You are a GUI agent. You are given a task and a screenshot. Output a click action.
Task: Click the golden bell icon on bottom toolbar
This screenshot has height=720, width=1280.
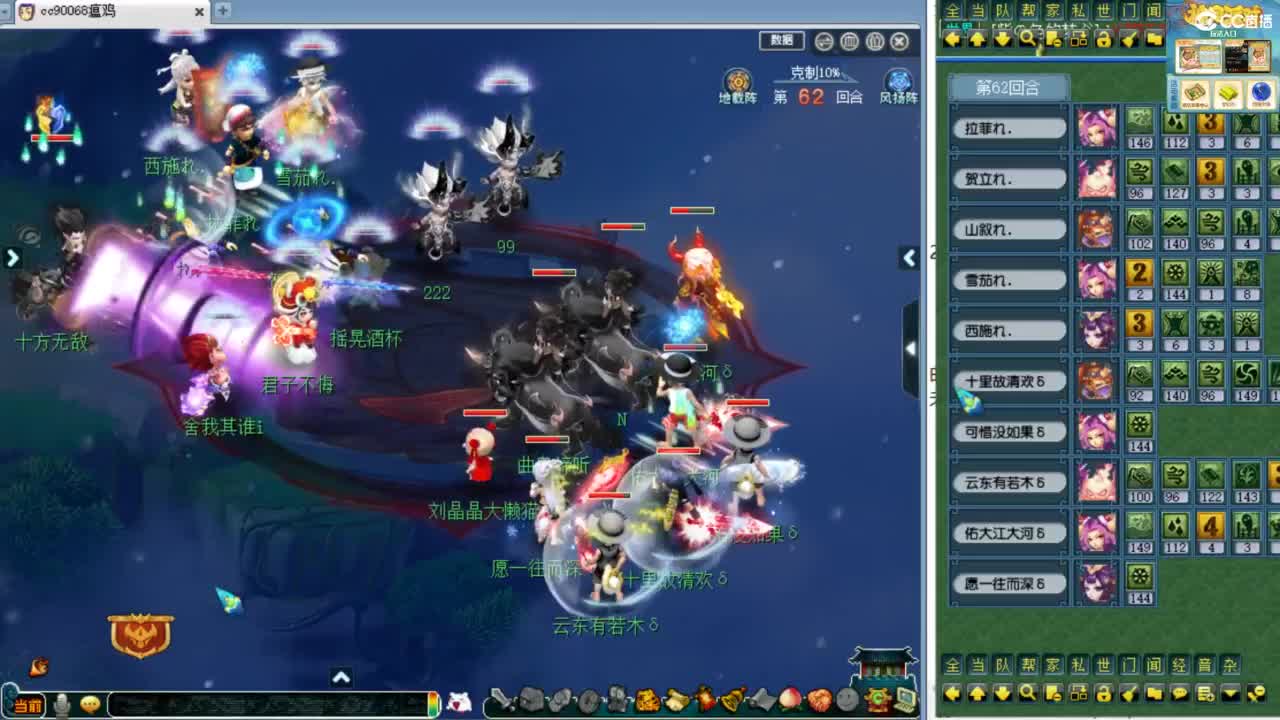coord(732,698)
